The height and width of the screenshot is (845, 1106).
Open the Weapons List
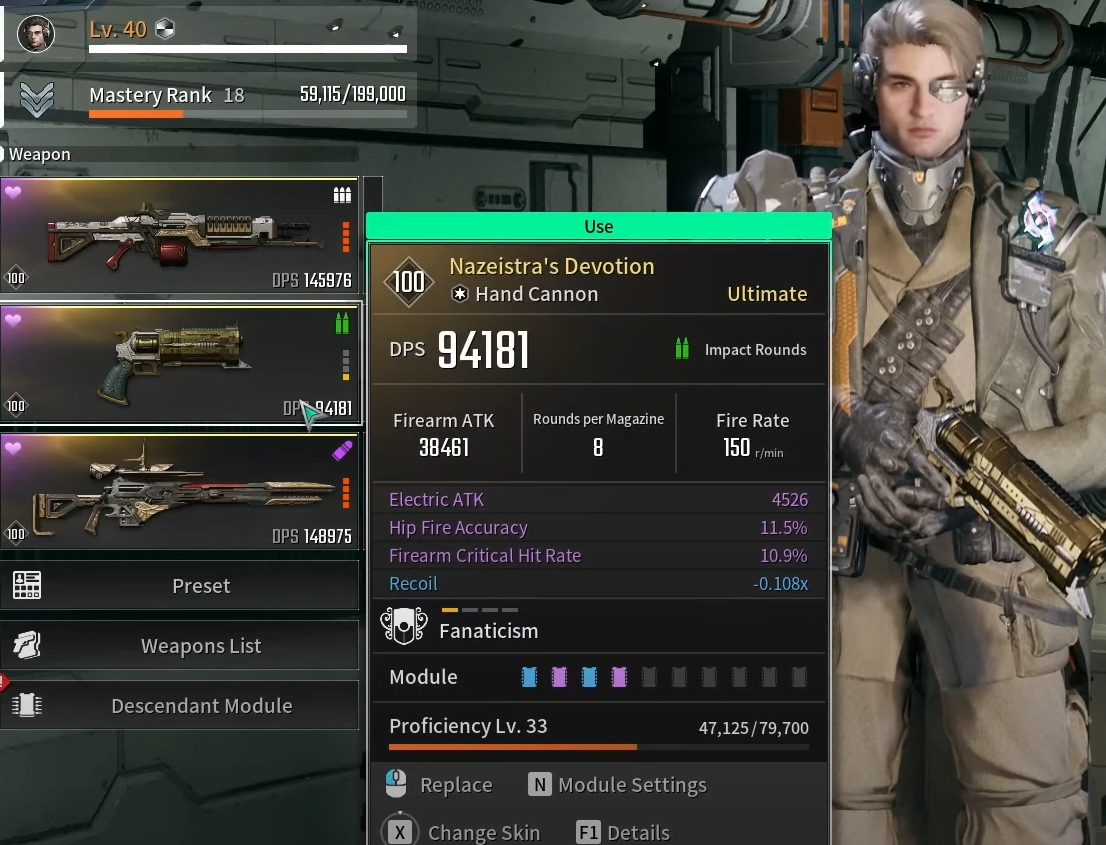(180, 646)
